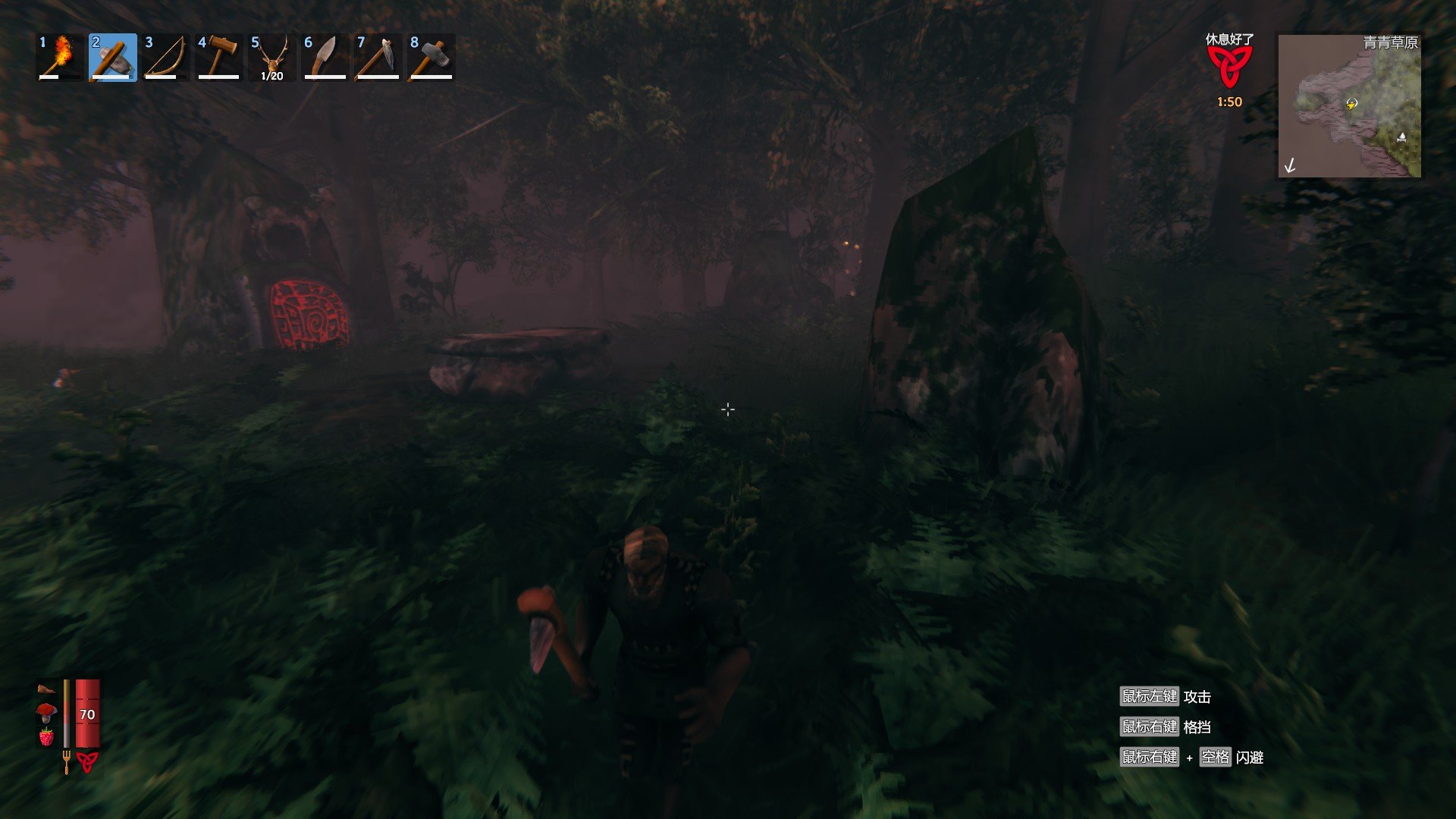
Task: Choose the wooden club in slot 4
Action: tap(219, 57)
